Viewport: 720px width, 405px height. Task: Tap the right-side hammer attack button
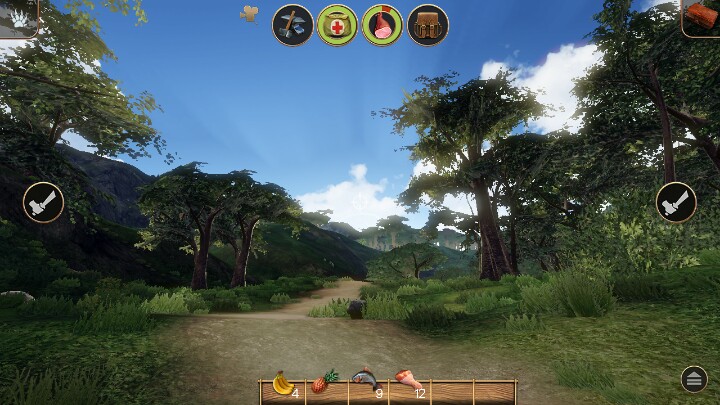pyautogui.click(x=676, y=201)
